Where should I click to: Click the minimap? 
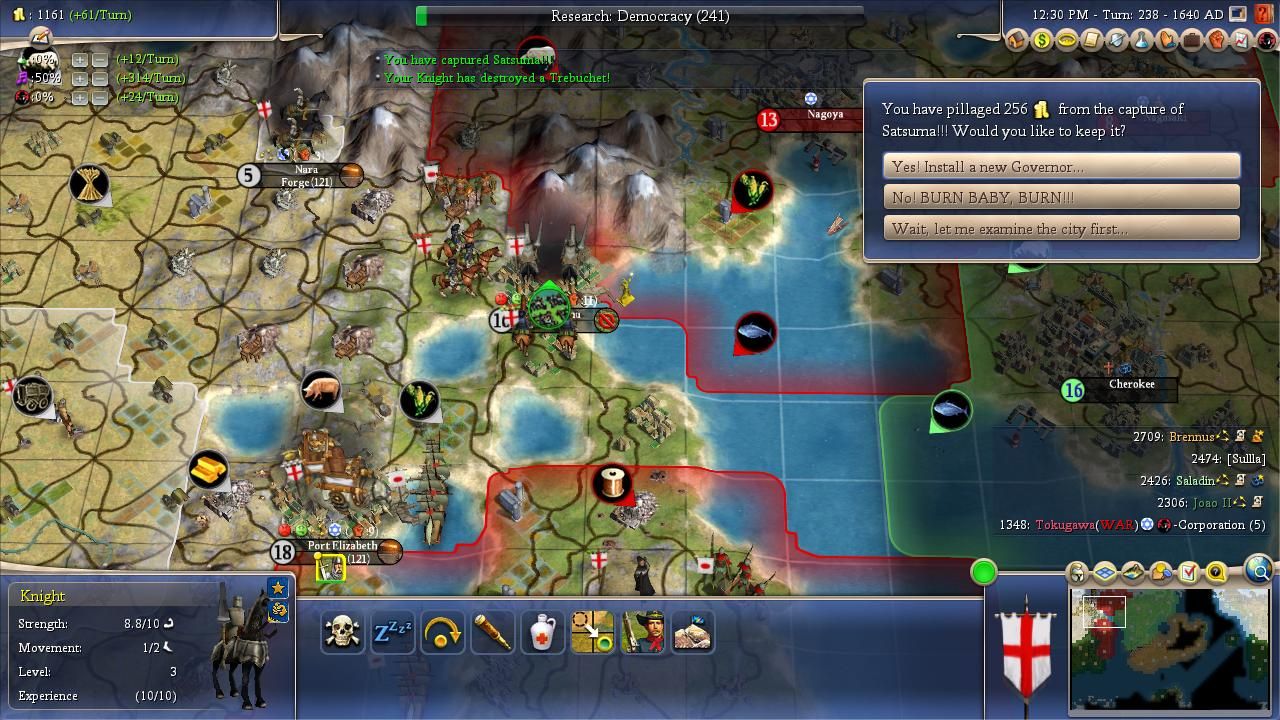1169,648
